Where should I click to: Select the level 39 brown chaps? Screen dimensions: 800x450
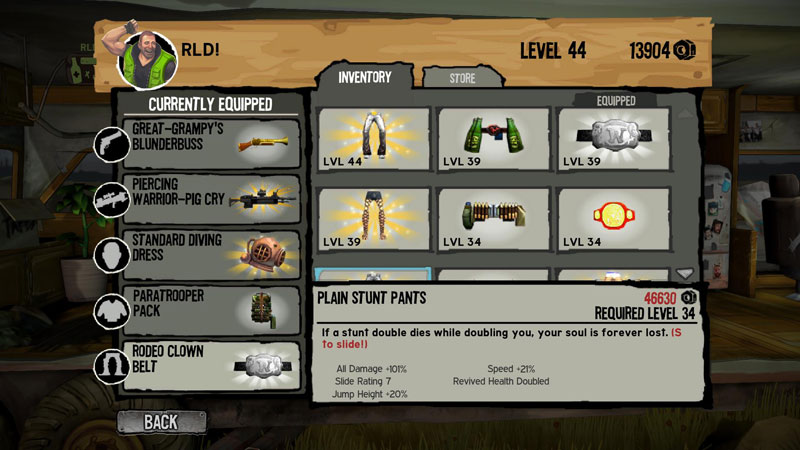374,219
